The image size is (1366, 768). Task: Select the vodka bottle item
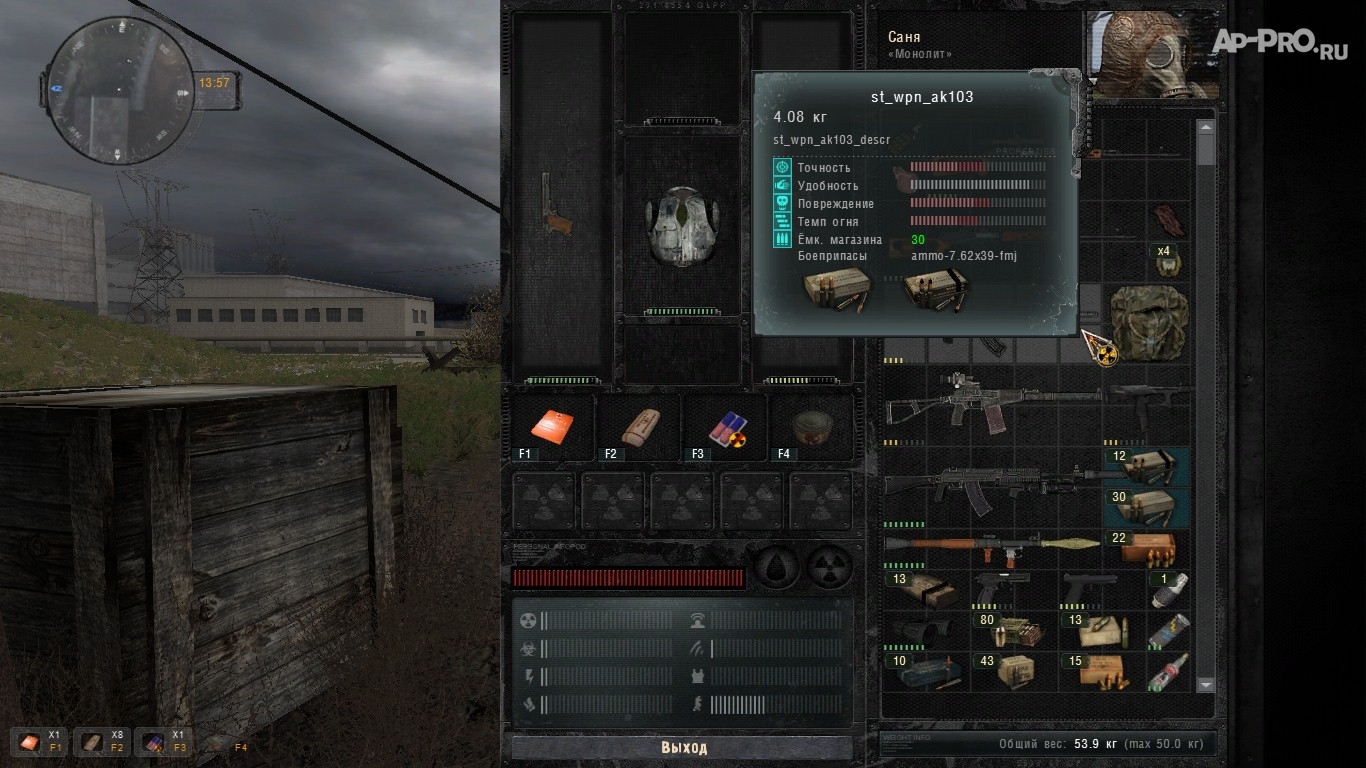[x=1167, y=671]
